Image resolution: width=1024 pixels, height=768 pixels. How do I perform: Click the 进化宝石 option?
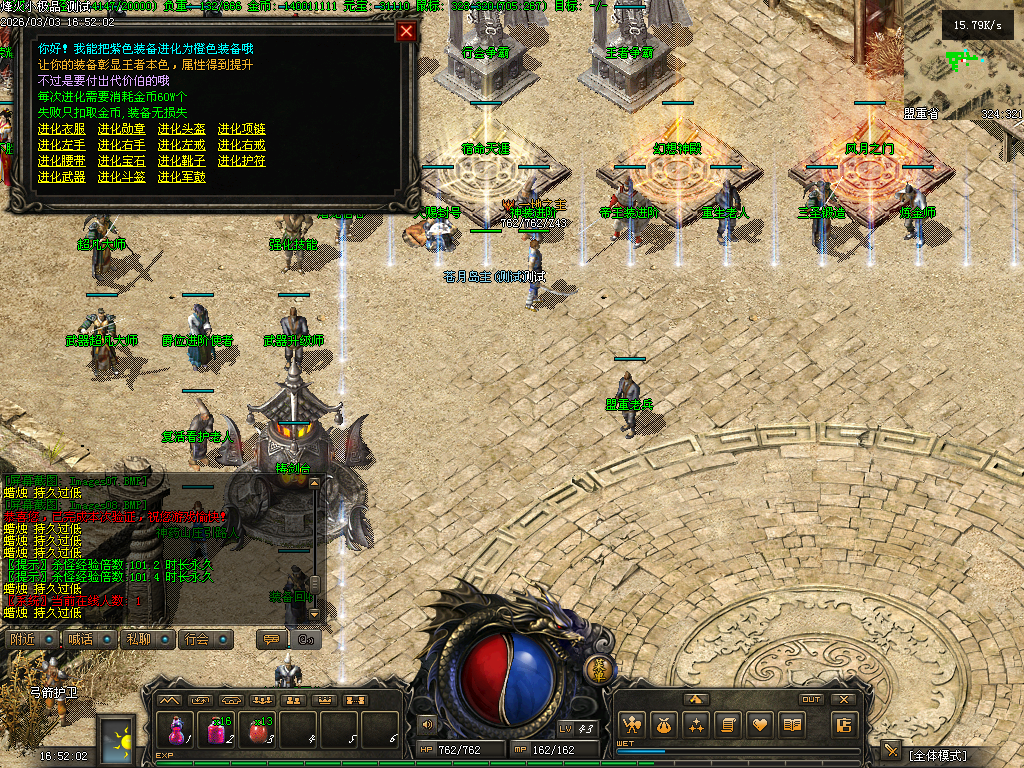pyautogui.click(x=122, y=161)
